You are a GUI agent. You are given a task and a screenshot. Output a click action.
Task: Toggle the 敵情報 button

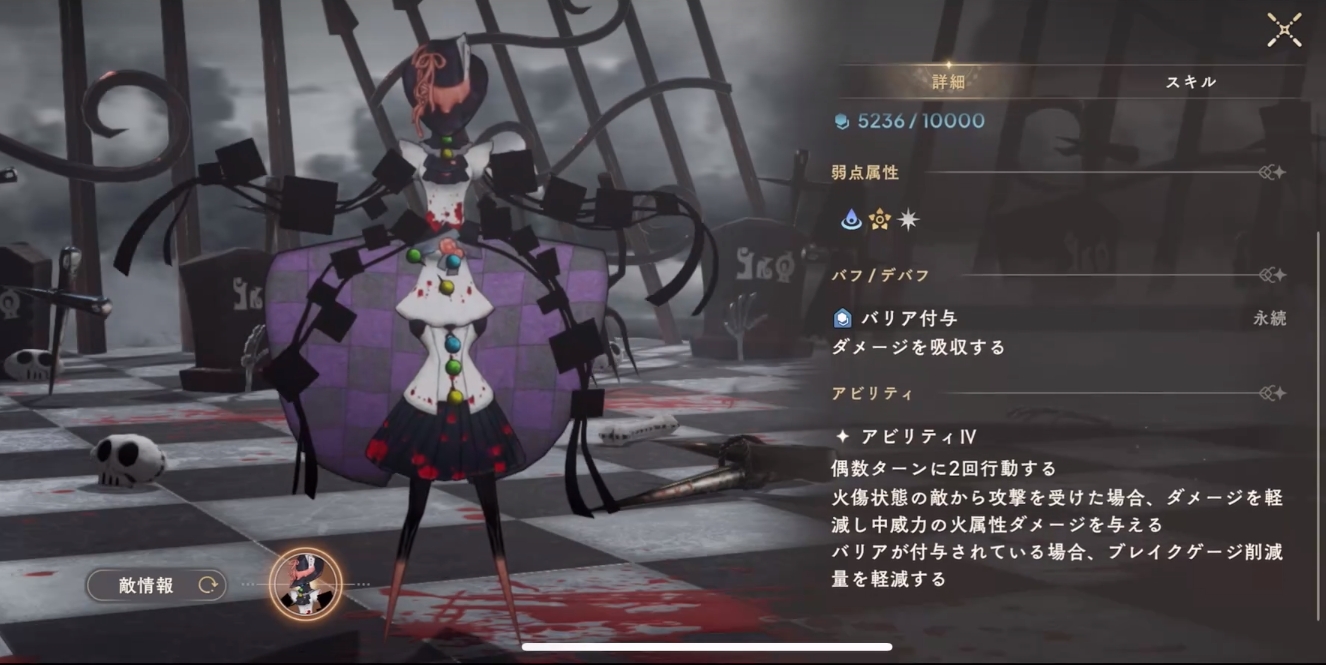(157, 586)
